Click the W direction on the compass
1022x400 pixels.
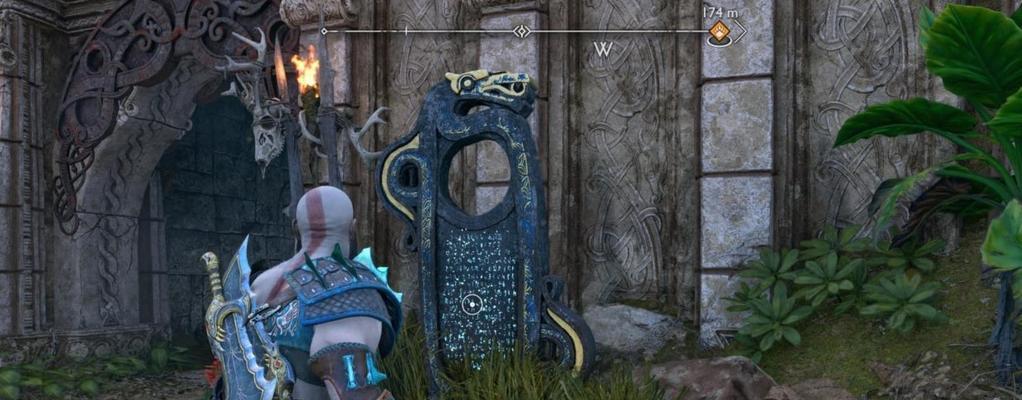(x=602, y=49)
